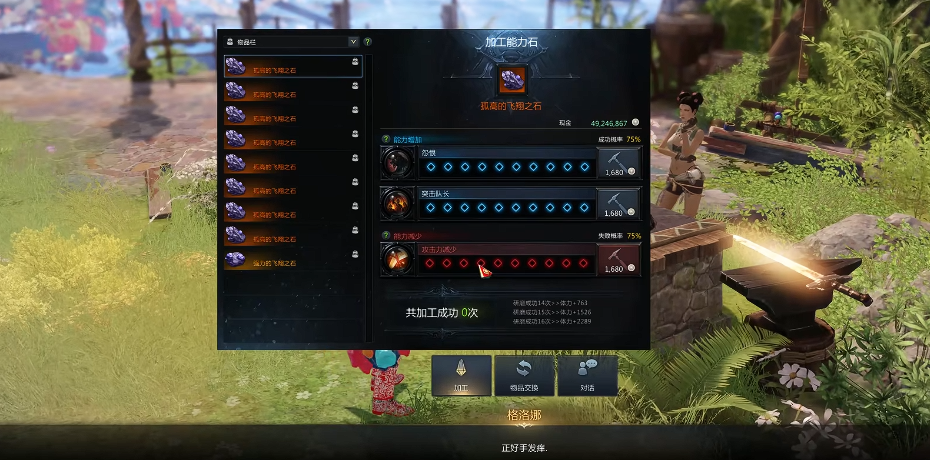Open the help icon beside the 物品栏 dropdown

368,42
